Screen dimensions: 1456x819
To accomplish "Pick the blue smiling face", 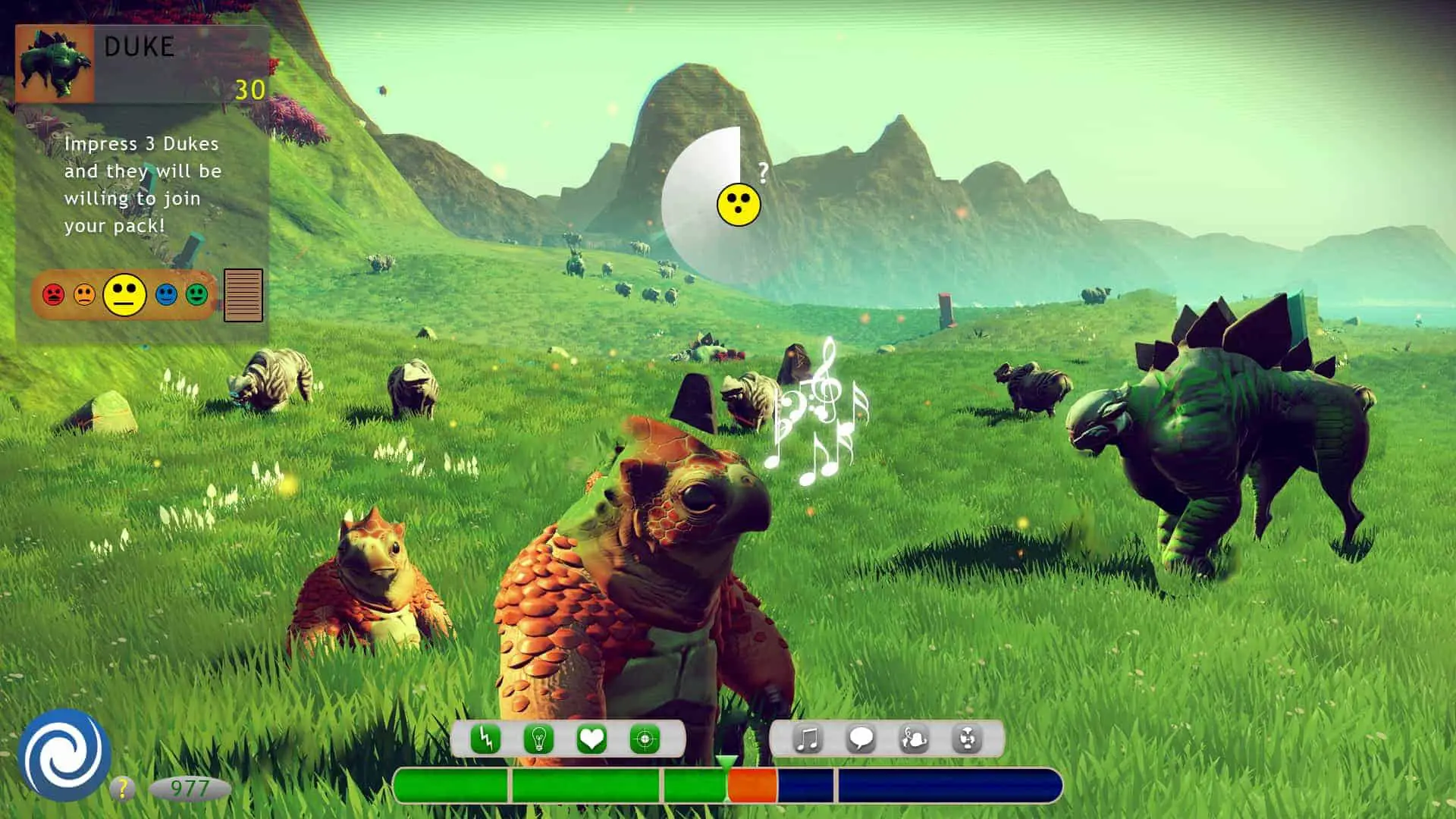I will 166,294.
